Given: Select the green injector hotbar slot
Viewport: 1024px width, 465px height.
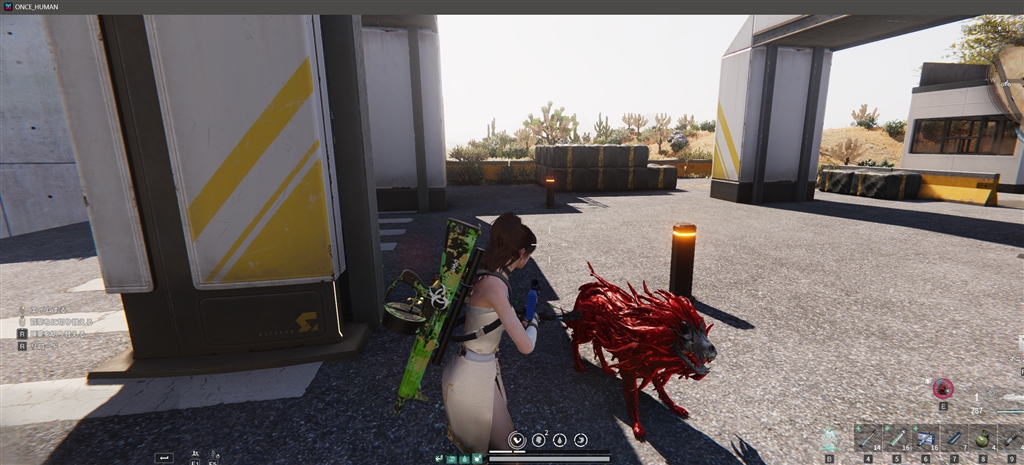Looking at the screenshot, I should tap(896, 438).
